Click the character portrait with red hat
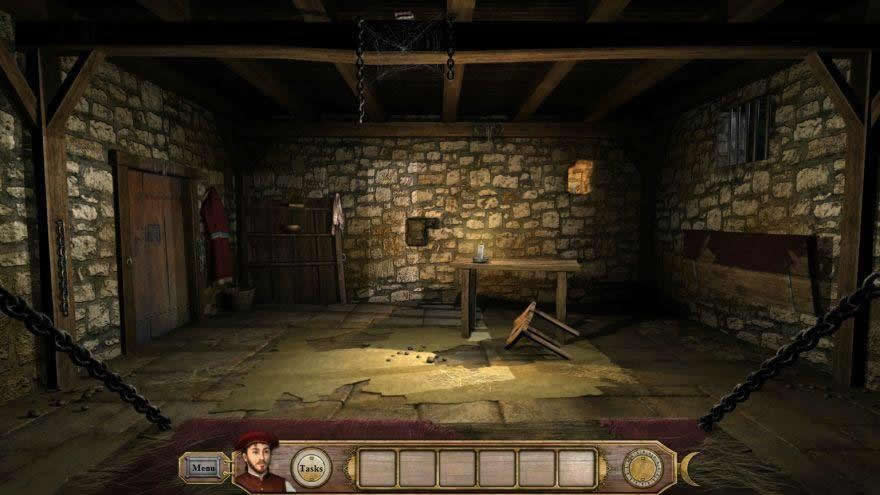 click(x=258, y=464)
